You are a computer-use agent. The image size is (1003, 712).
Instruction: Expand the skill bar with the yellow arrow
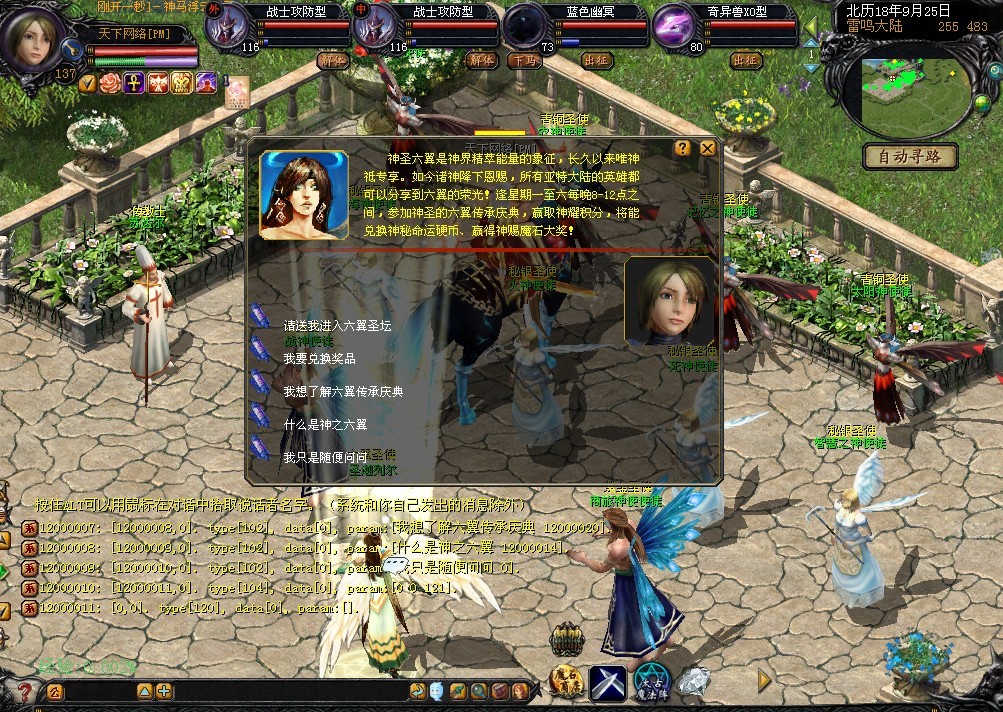click(765, 680)
